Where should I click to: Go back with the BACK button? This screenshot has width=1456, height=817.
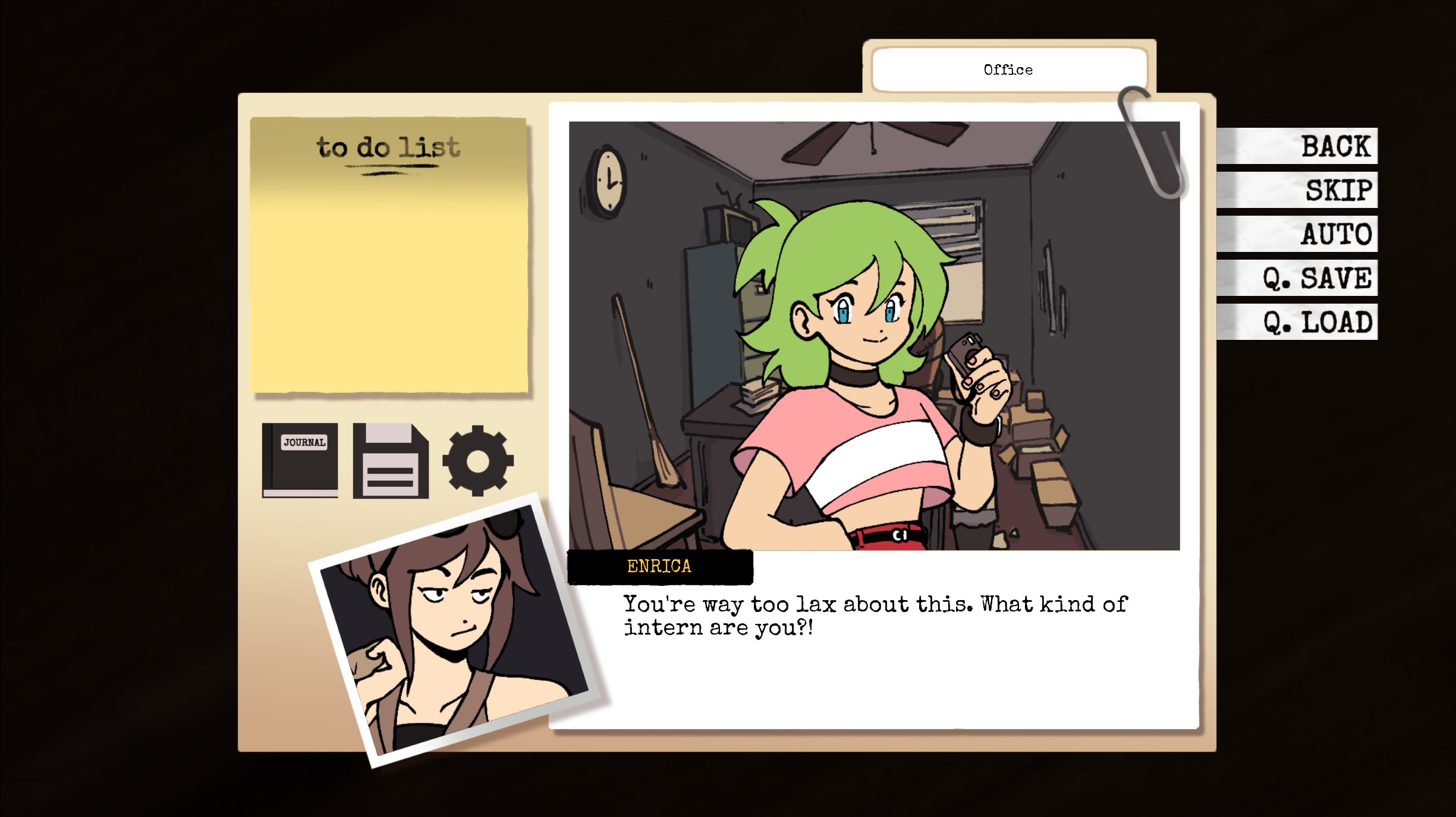pos(1334,146)
